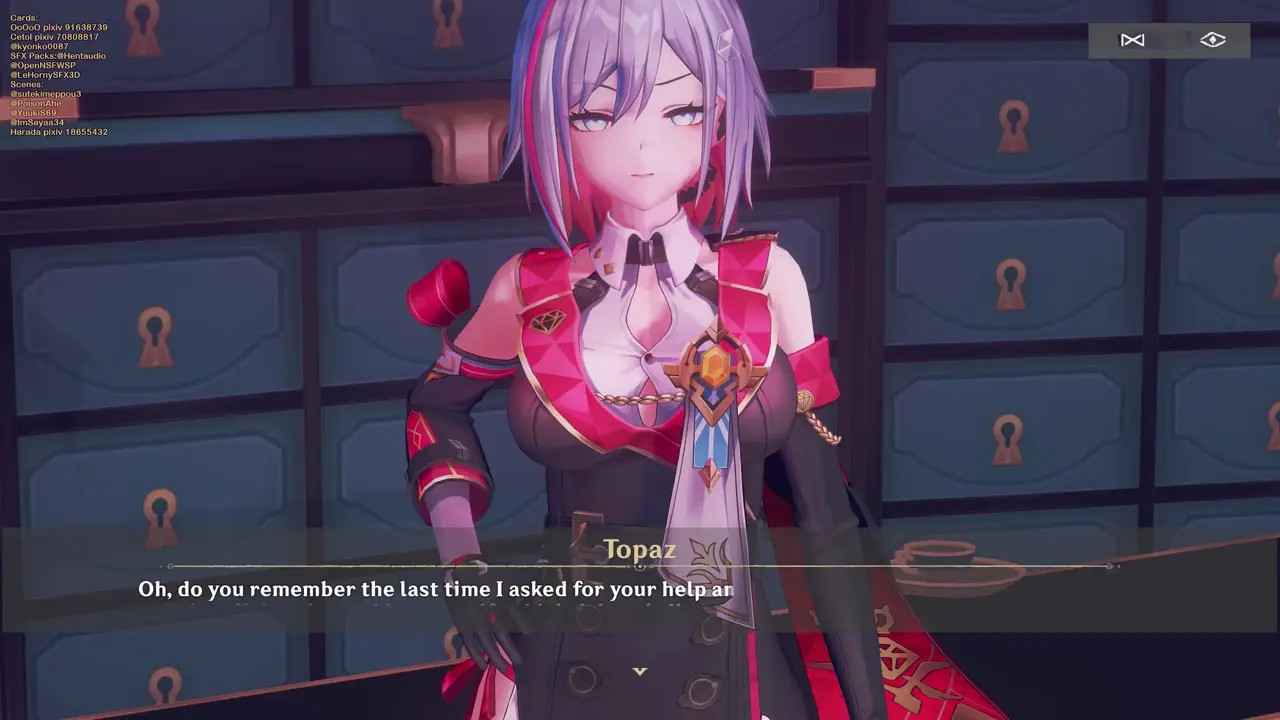
Task: Advance dialogue with the down arrow indicator
Action: pos(640,671)
